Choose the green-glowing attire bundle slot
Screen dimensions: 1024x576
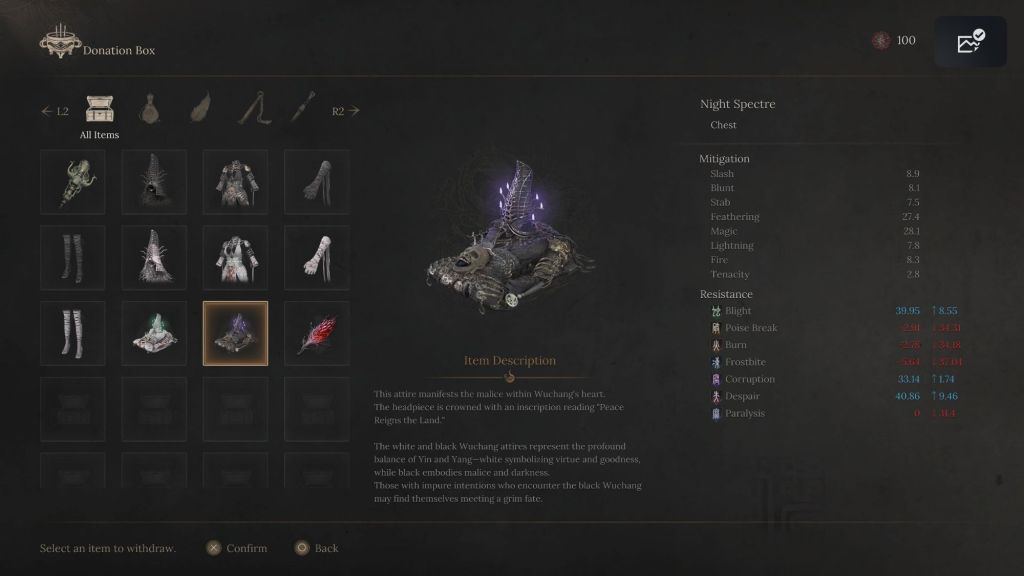click(x=154, y=333)
